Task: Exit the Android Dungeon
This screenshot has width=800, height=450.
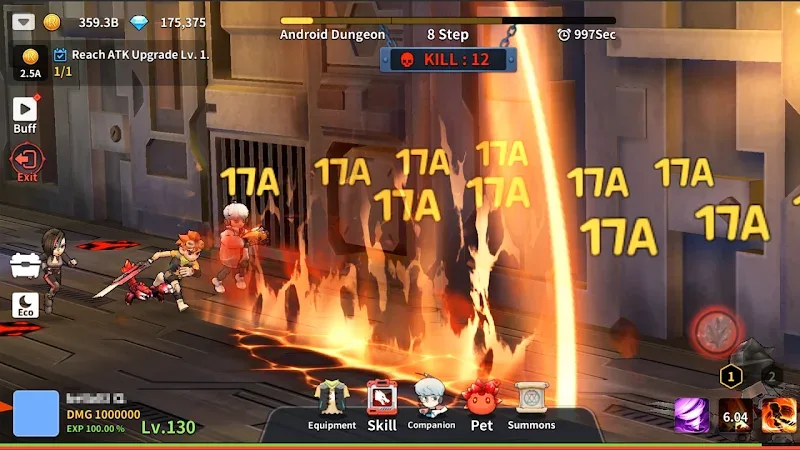Action: [x=26, y=161]
